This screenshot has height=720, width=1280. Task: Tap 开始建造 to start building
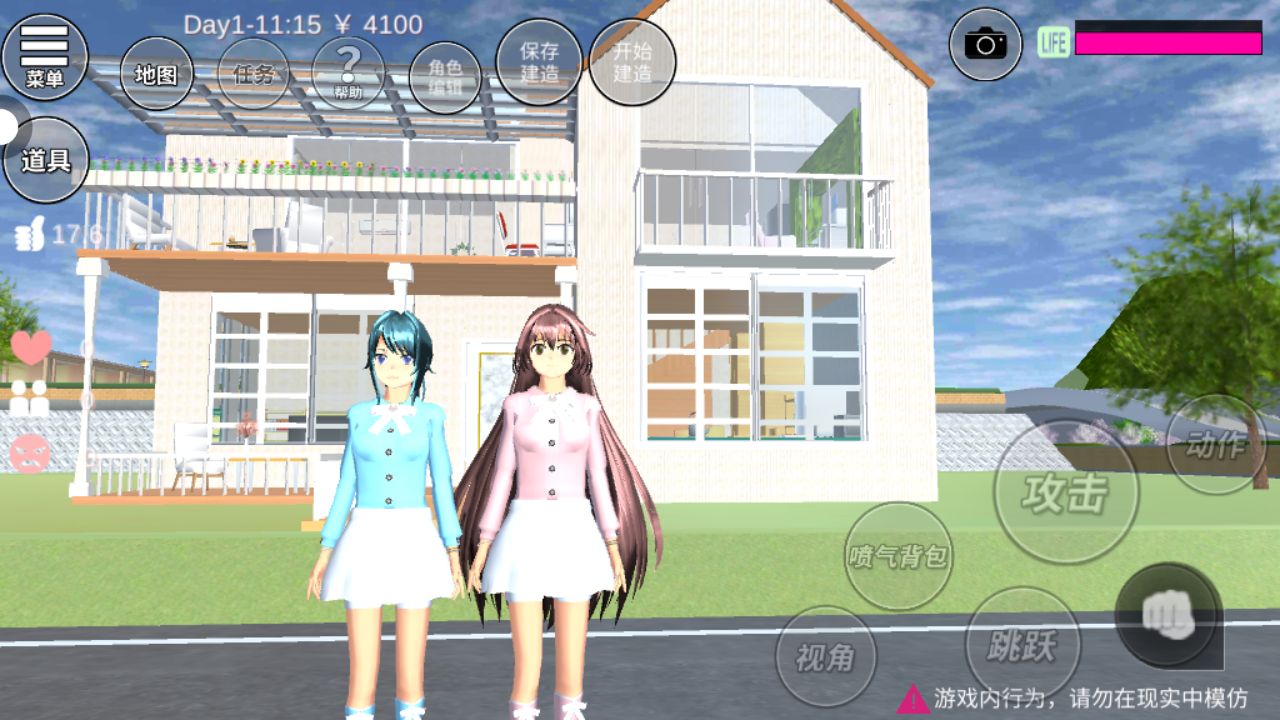pyautogui.click(x=632, y=62)
